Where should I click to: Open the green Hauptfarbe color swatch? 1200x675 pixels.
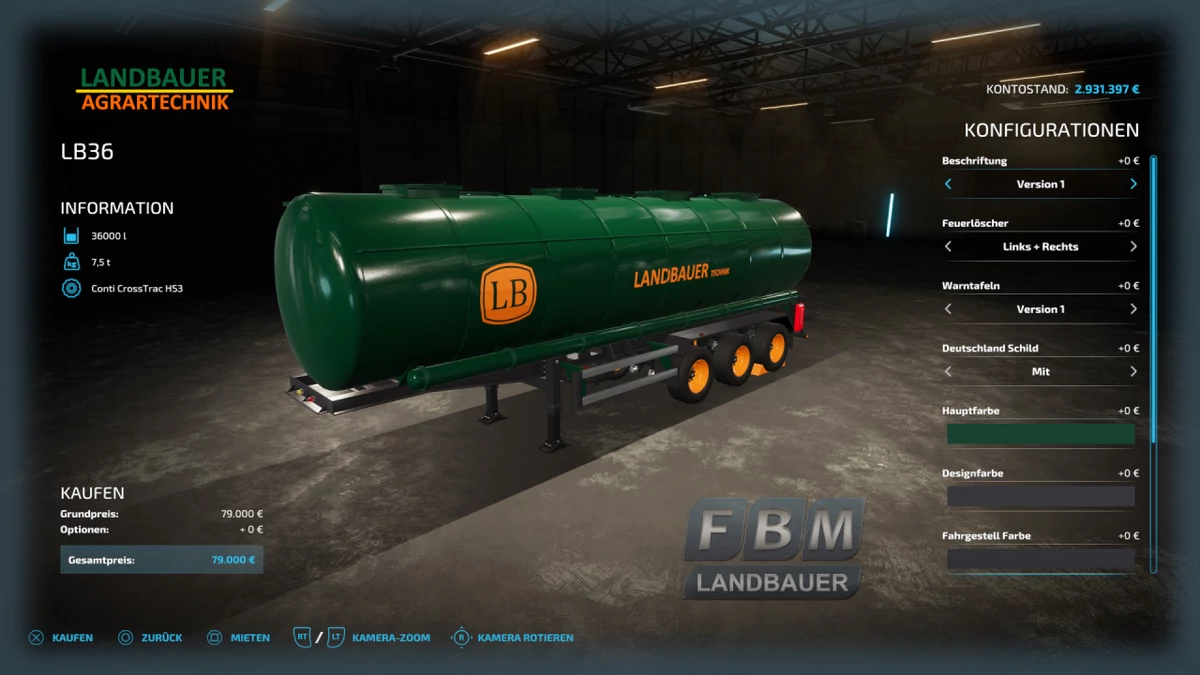(1040, 434)
